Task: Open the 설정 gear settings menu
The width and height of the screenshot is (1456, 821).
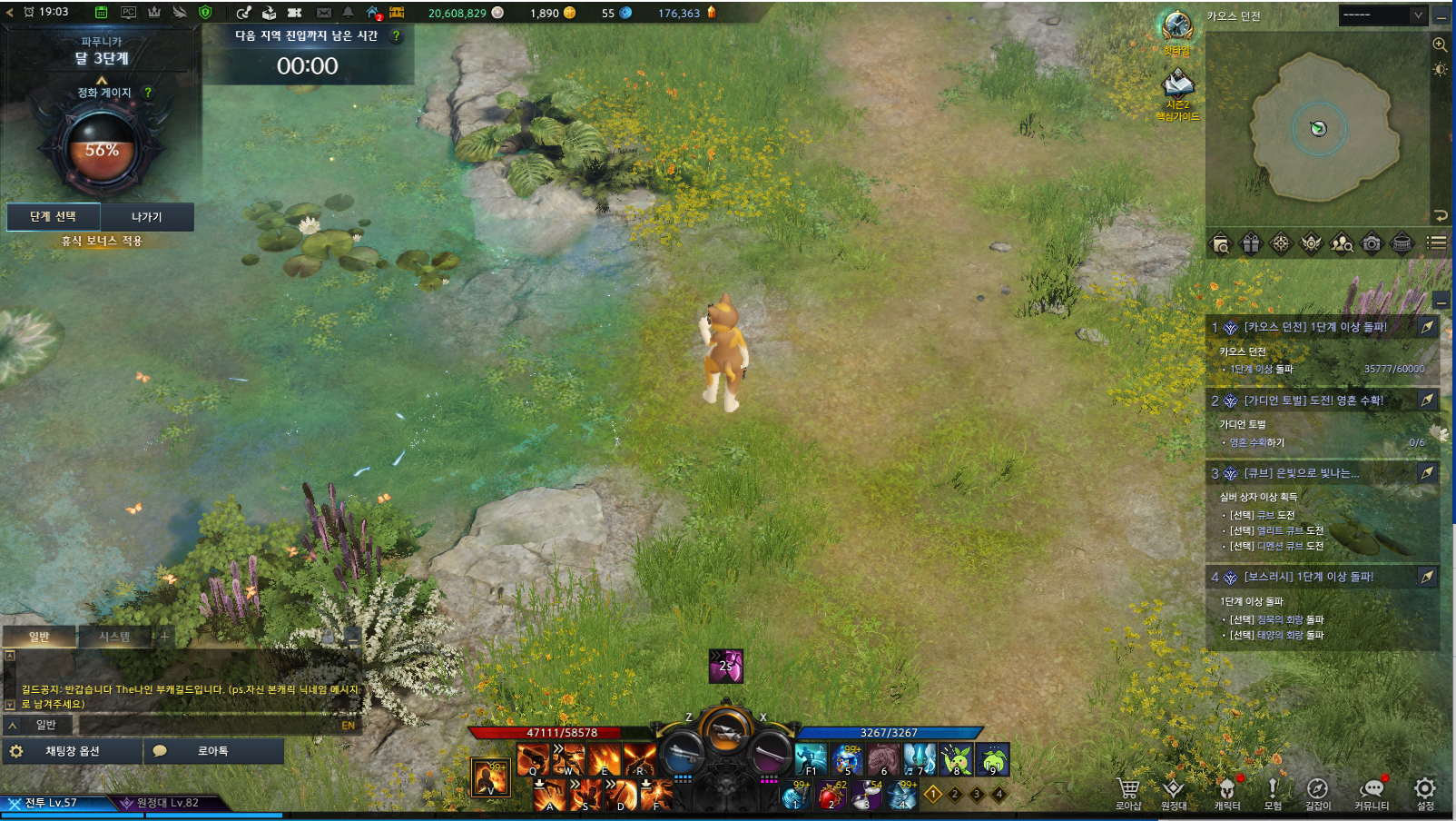Action: (x=1425, y=790)
